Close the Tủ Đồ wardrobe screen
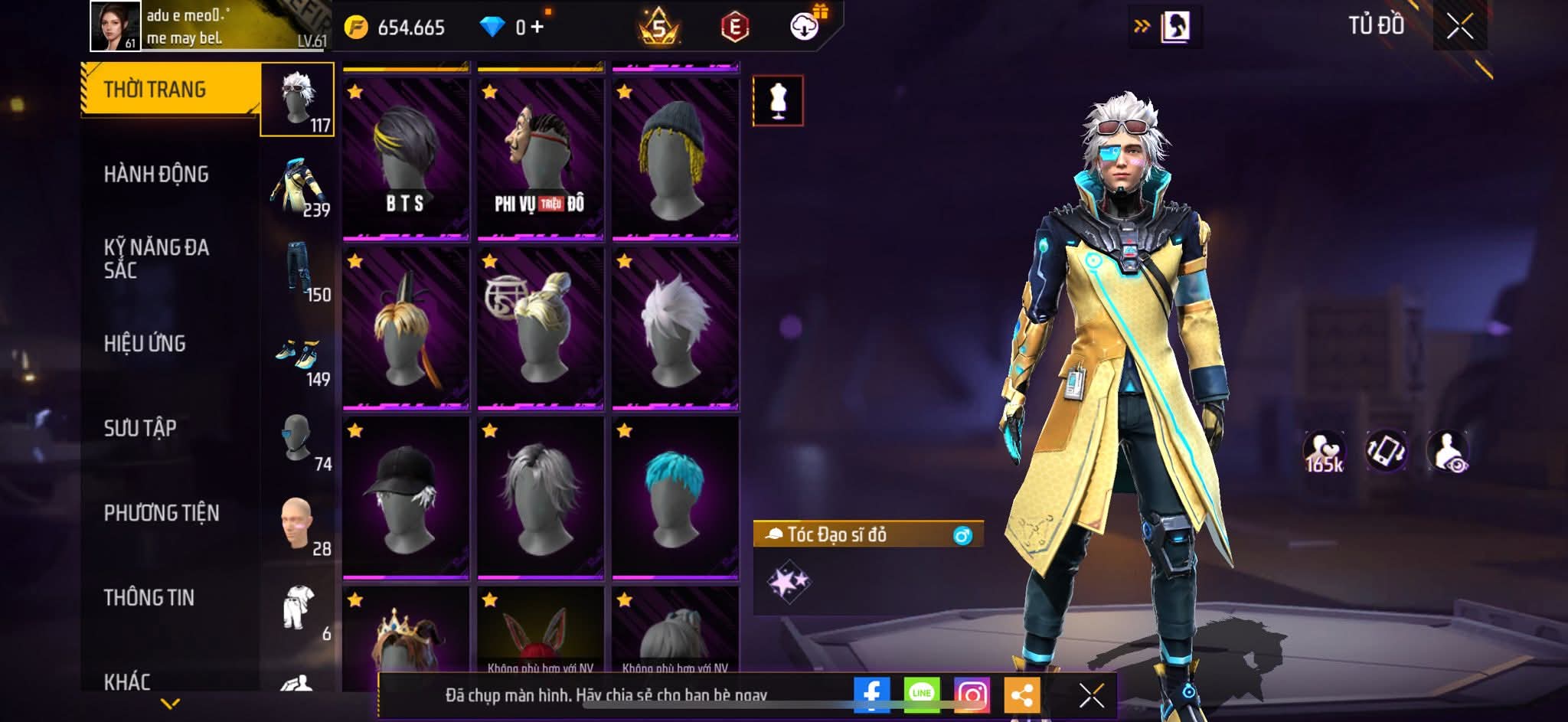Viewport: 1568px width, 722px height. (x=1459, y=27)
